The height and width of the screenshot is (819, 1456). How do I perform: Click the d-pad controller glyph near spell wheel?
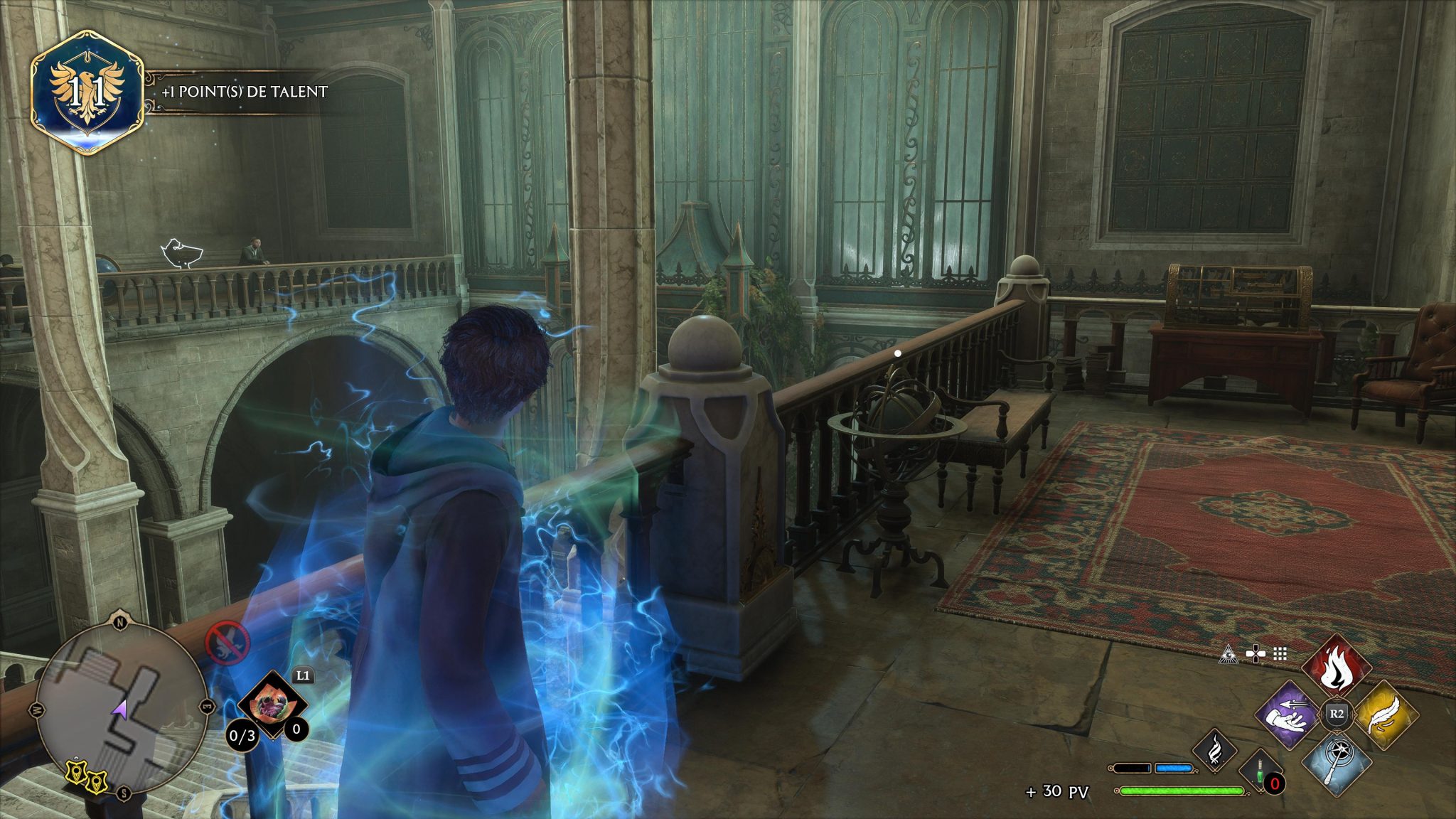[x=1256, y=653]
